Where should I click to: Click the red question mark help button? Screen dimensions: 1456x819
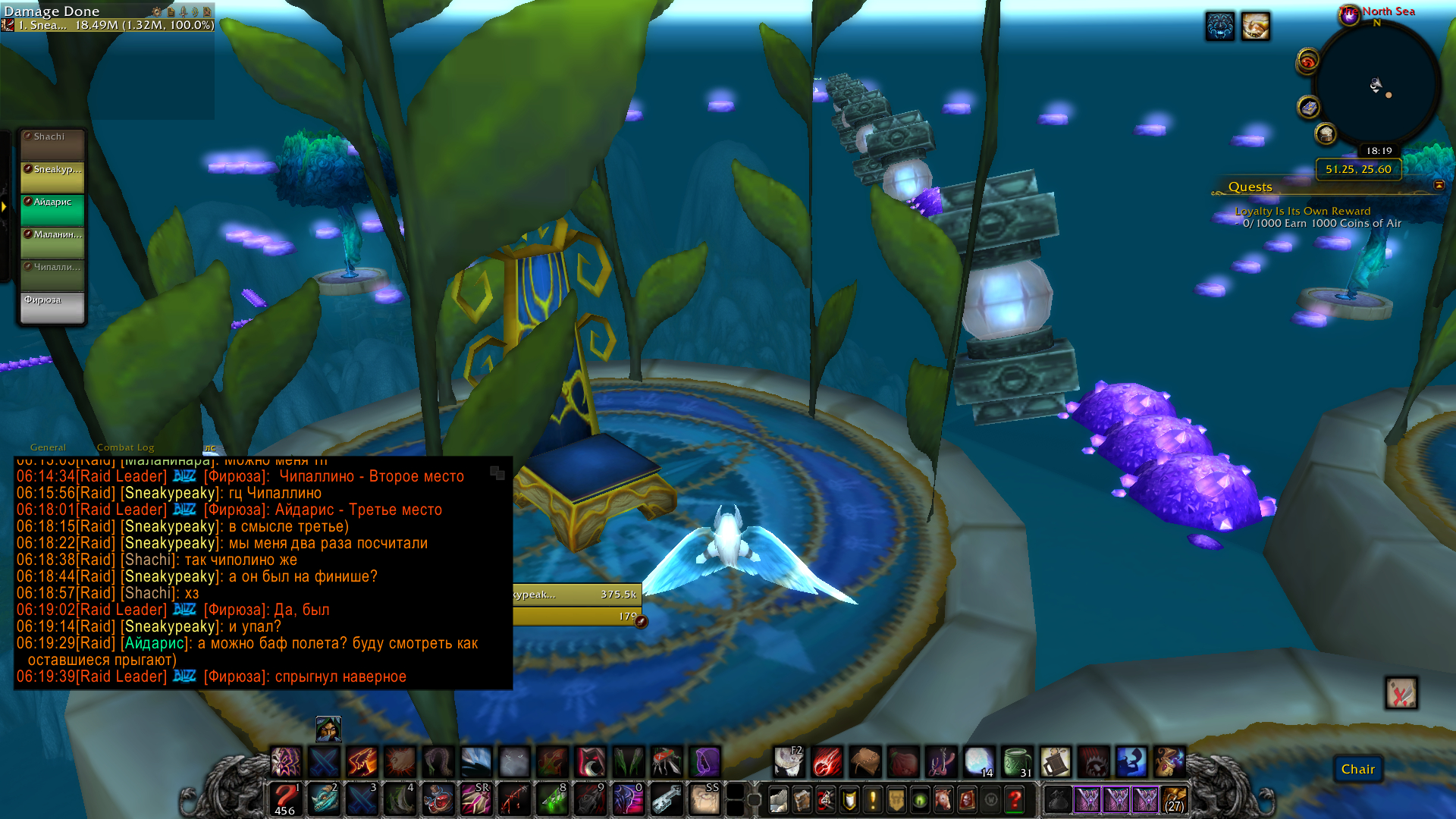click(1014, 799)
